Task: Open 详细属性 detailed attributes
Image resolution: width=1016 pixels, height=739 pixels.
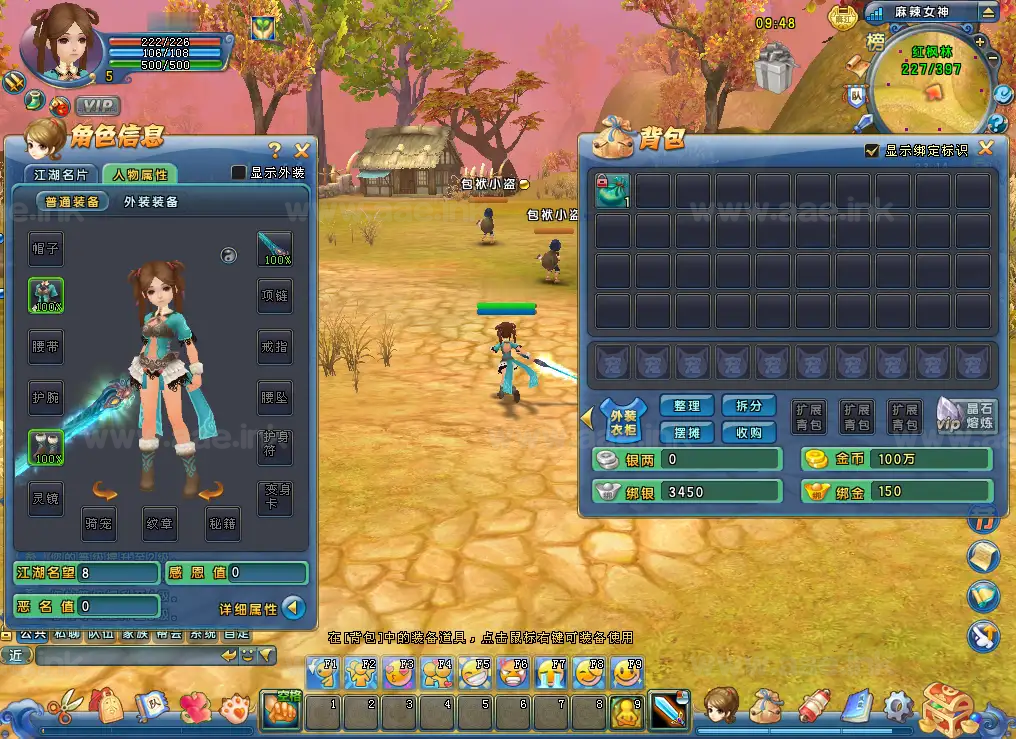Action: (x=292, y=607)
